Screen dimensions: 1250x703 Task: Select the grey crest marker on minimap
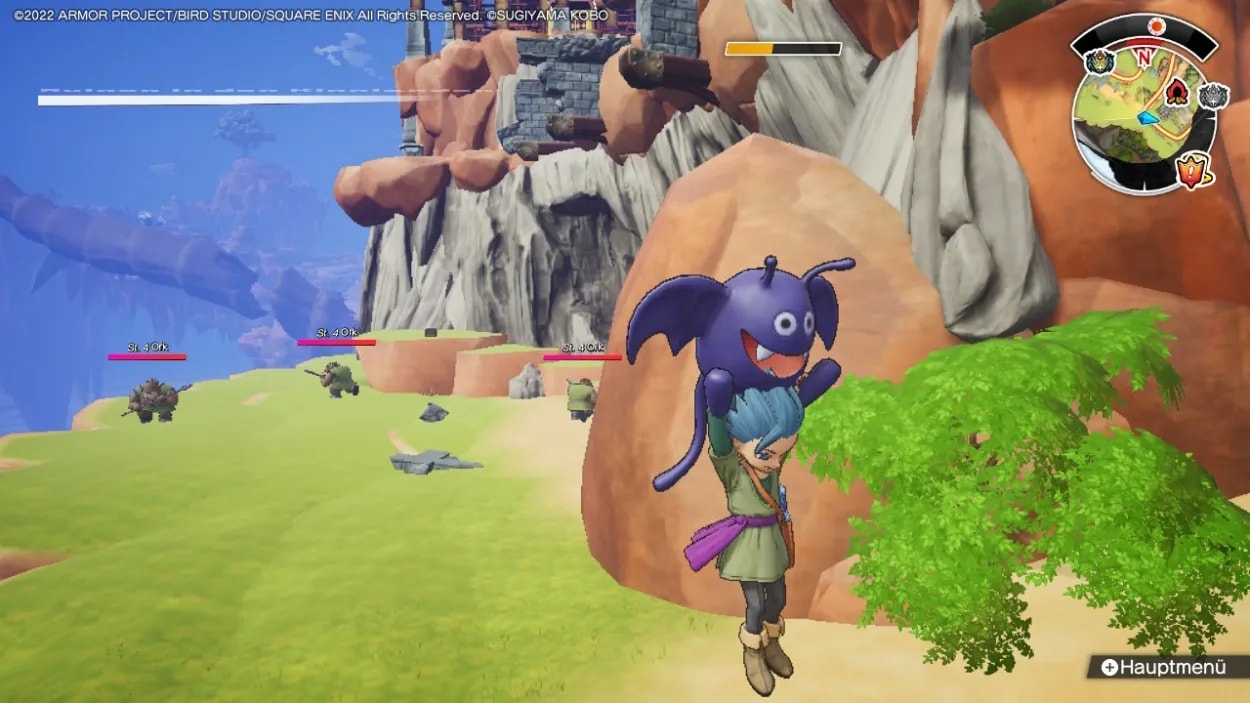pos(1213,96)
